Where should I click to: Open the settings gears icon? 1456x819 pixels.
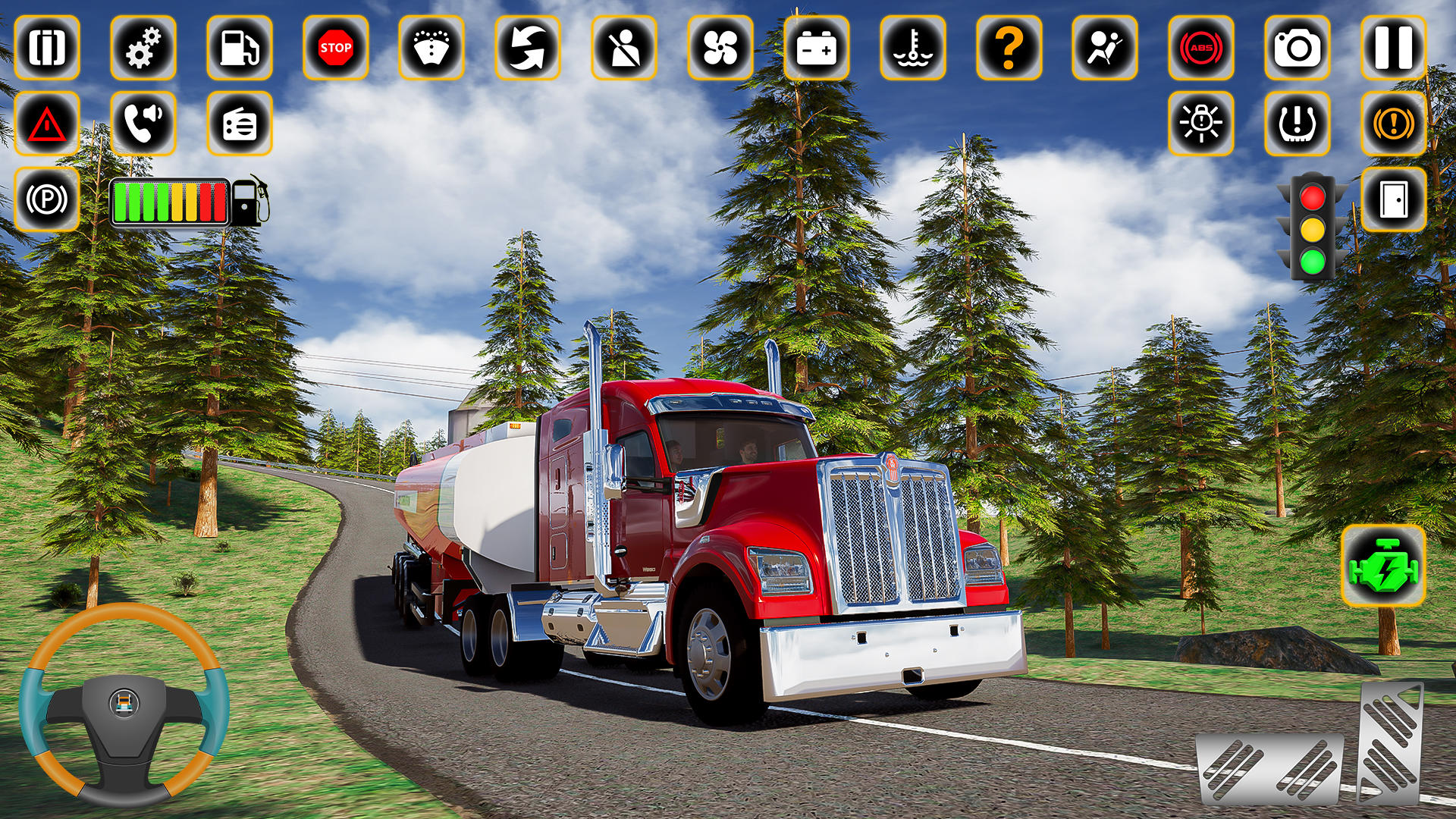(143, 48)
